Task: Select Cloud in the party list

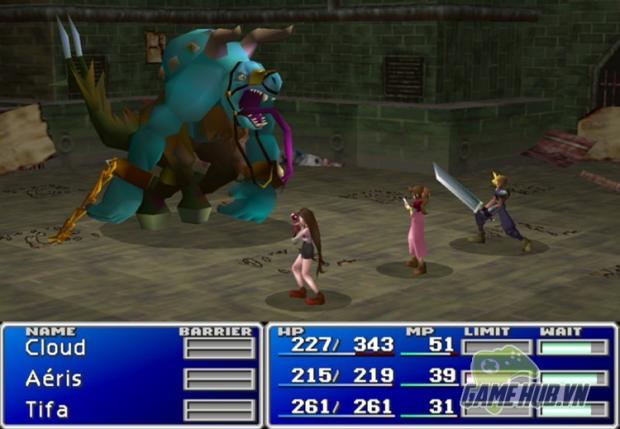Action: click(x=55, y=348)
